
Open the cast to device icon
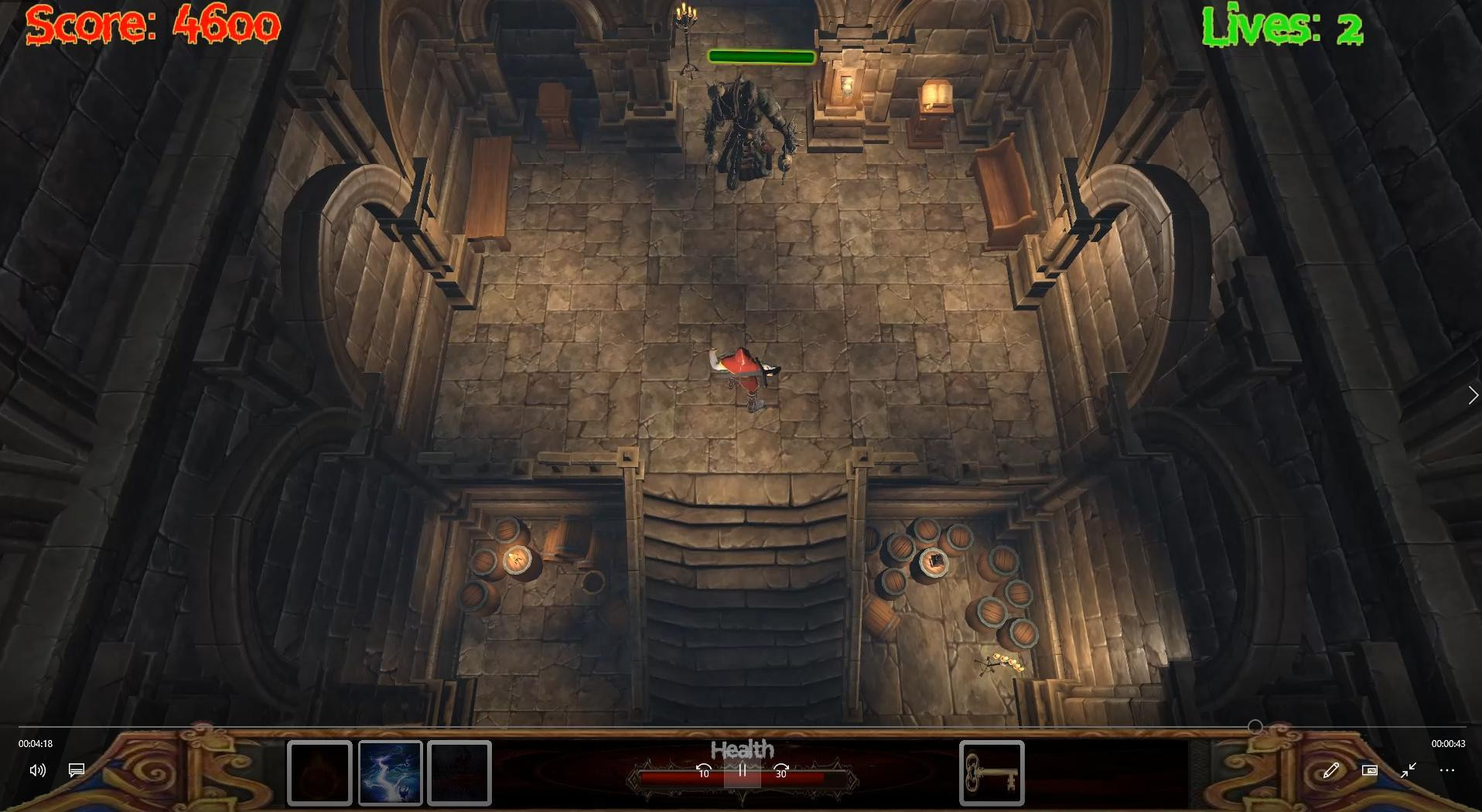click(x=1371, y=770)
